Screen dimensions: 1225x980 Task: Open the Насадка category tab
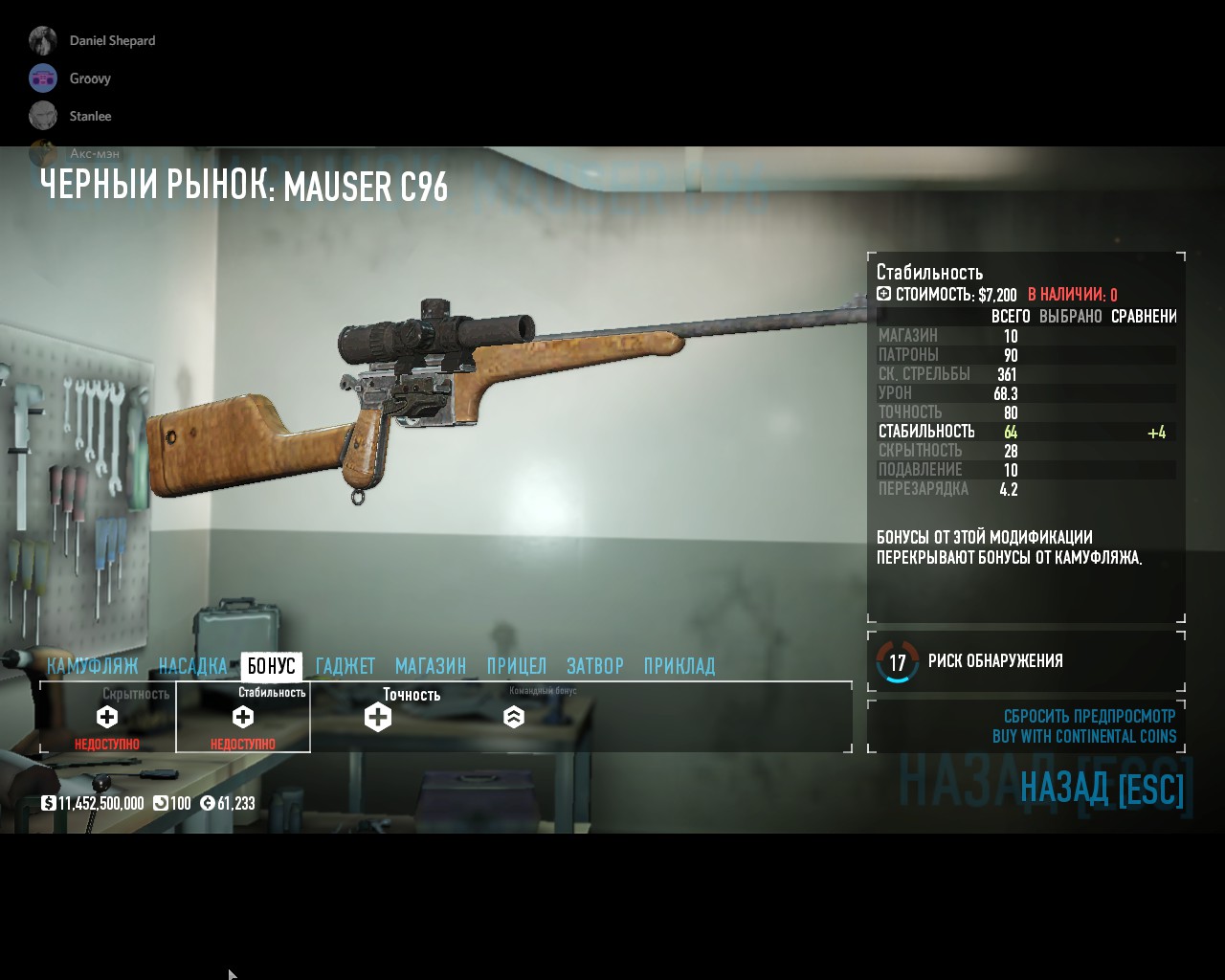(x=192, y=666)
